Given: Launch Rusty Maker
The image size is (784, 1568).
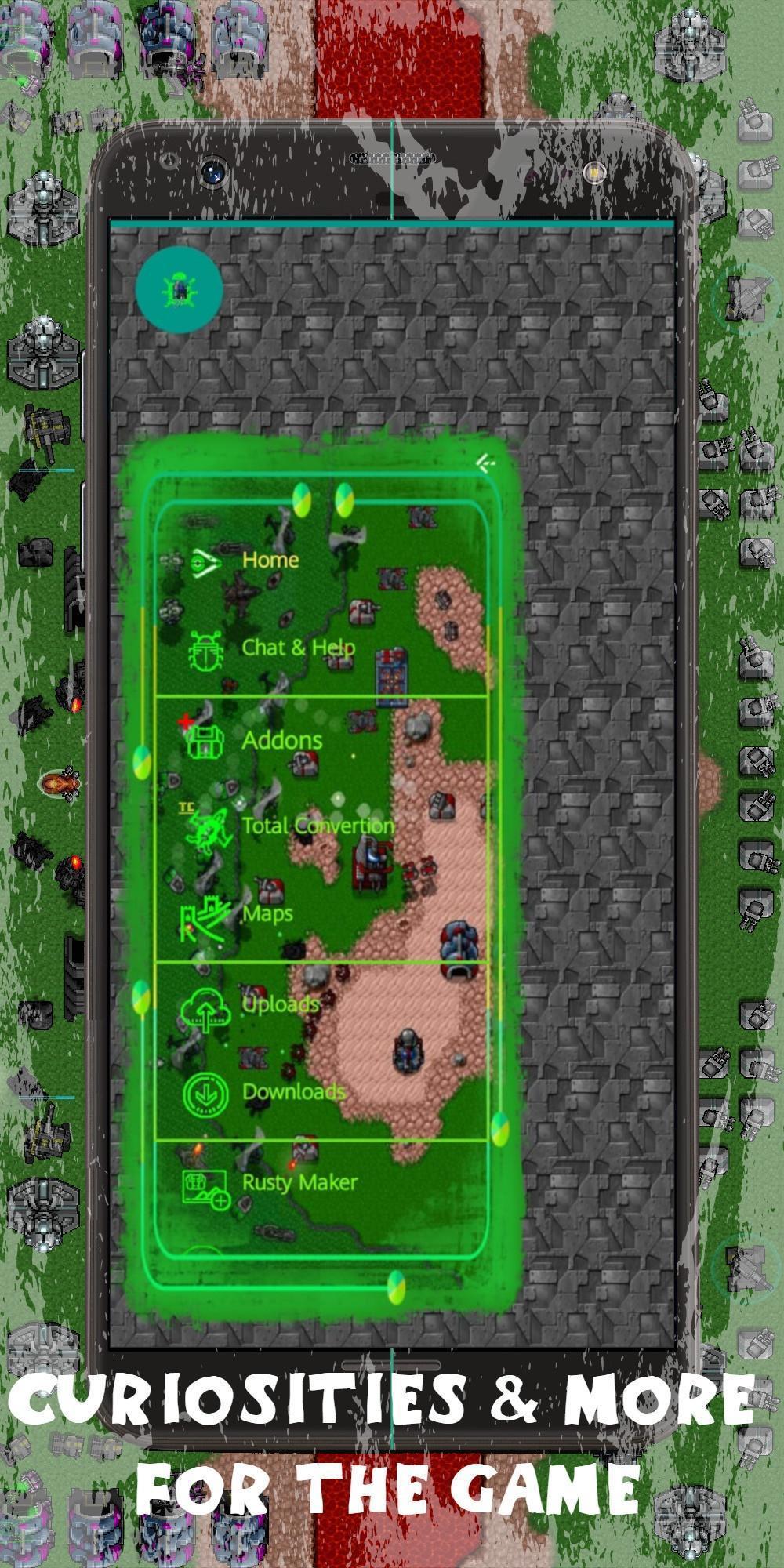Looking at the screenshot, I should click(x=299, y=1182).
